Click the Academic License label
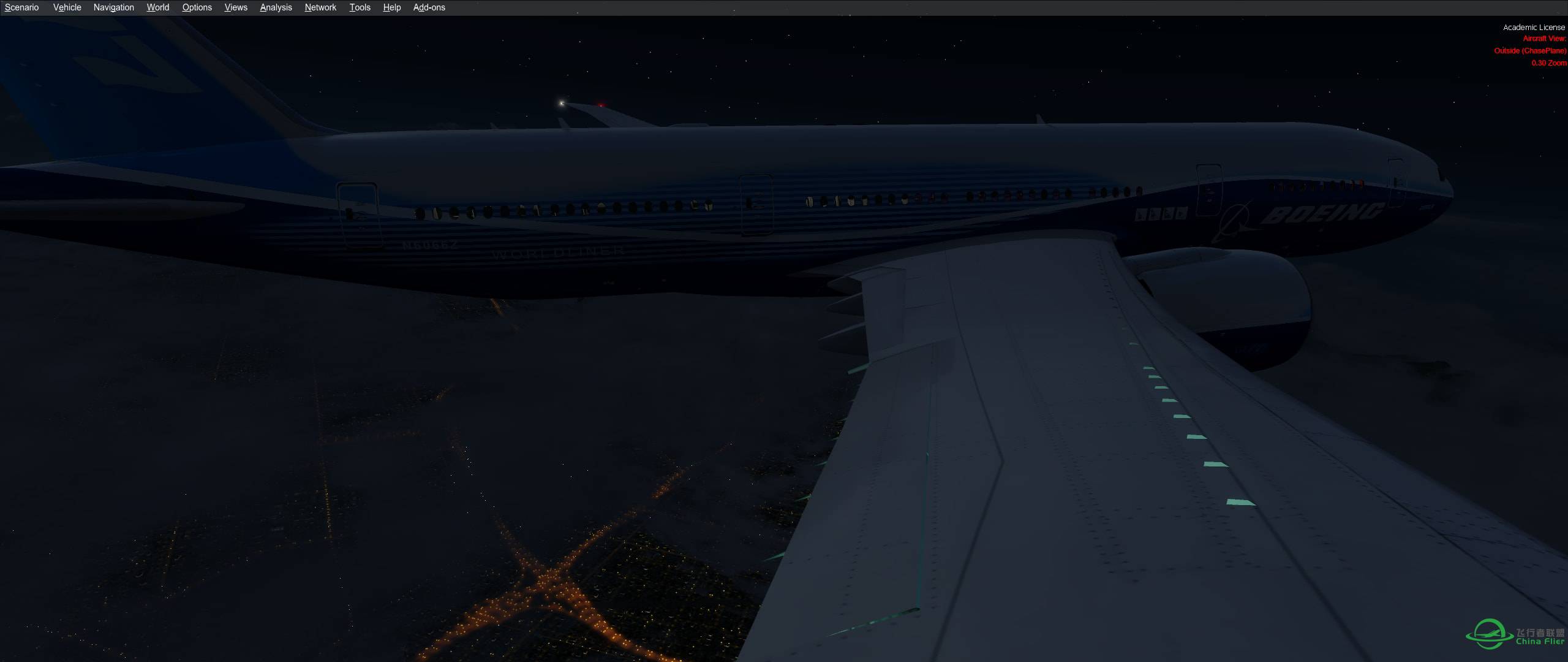This screenshot has height=662, width=1568. click(x=1536, y=27)
